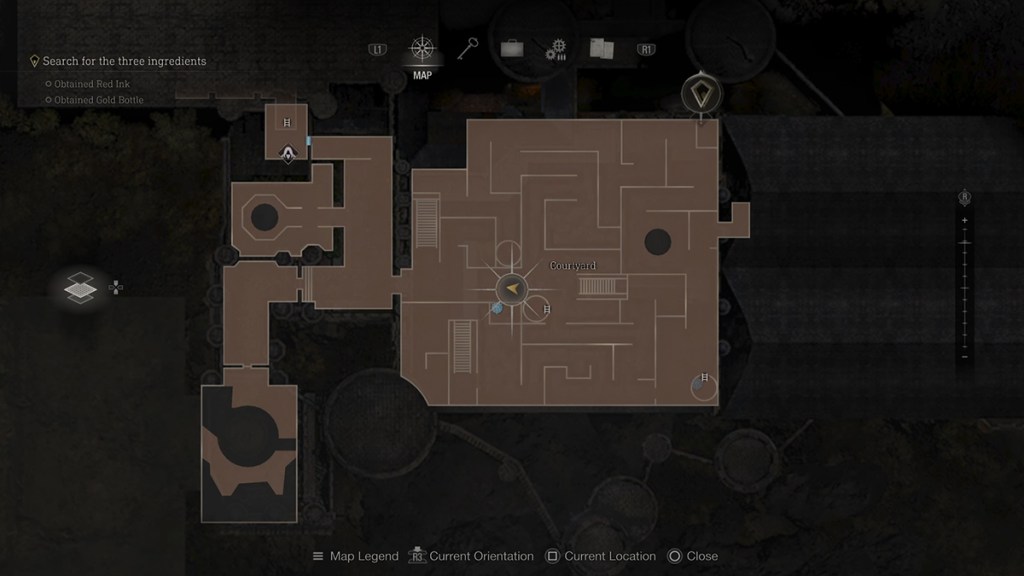Center map on Current Location
1024x576 pixels.
point(601,556)
